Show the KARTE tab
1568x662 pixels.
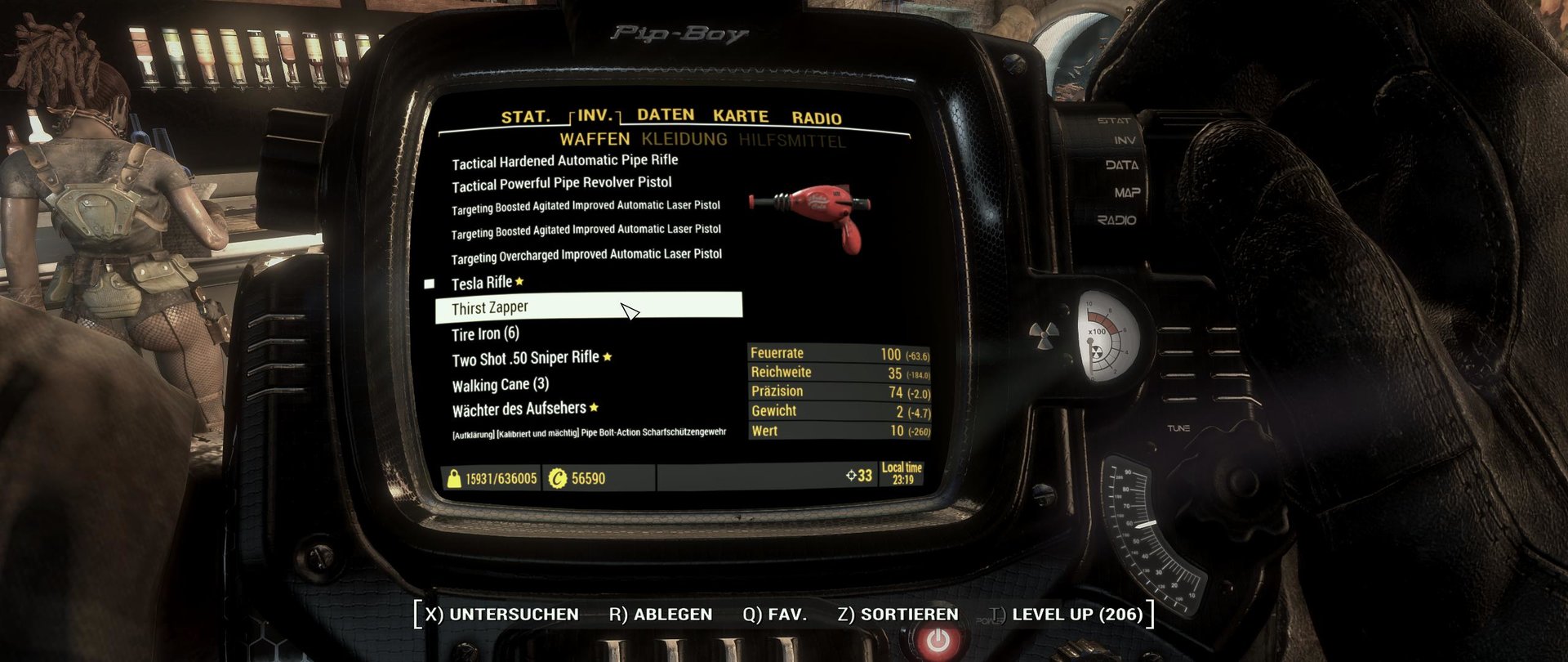[x=740, y=116]
